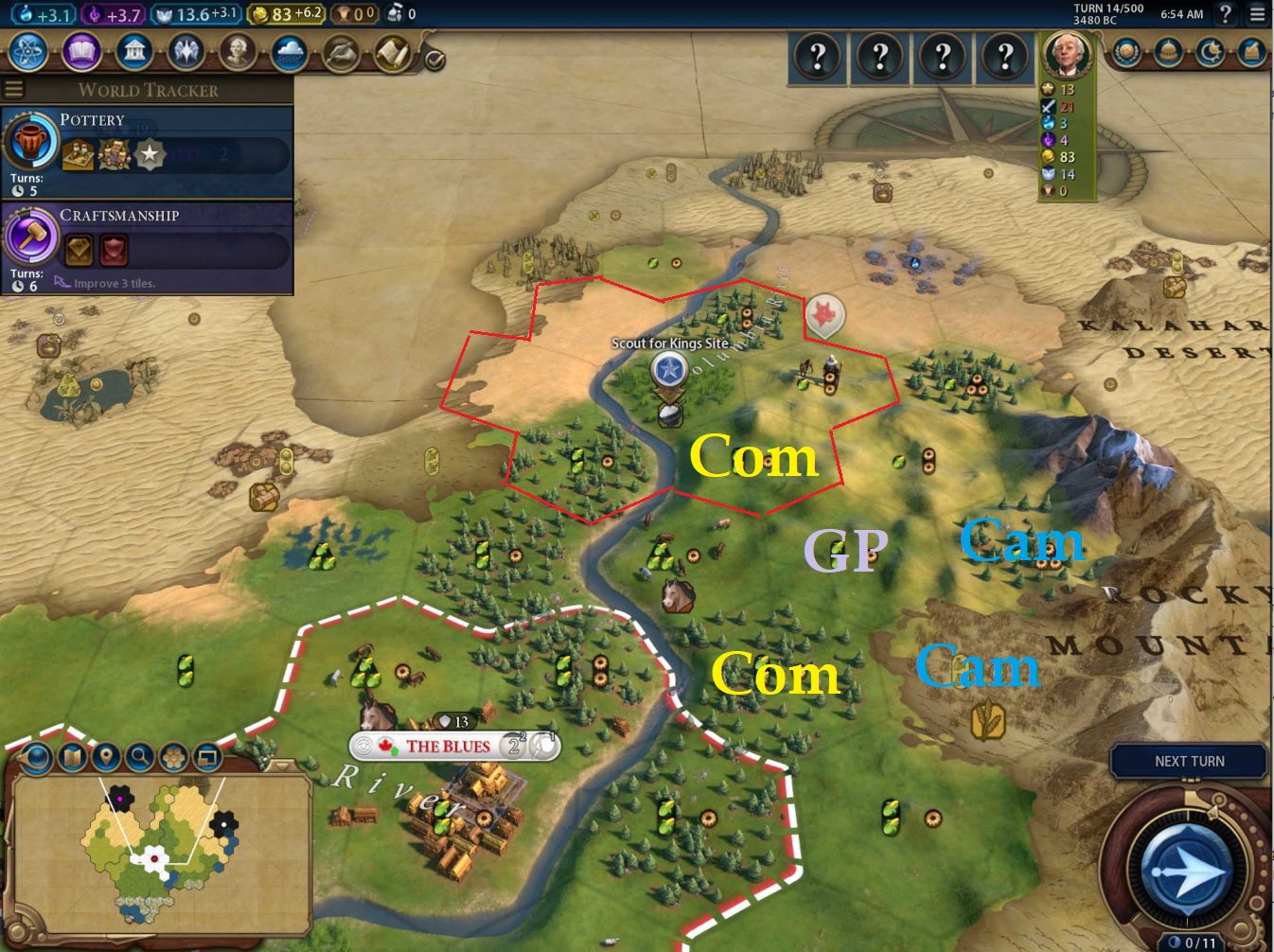View the Government screen
The width and height of the screenshot is (1274, 952).
[x=134, y=52]
